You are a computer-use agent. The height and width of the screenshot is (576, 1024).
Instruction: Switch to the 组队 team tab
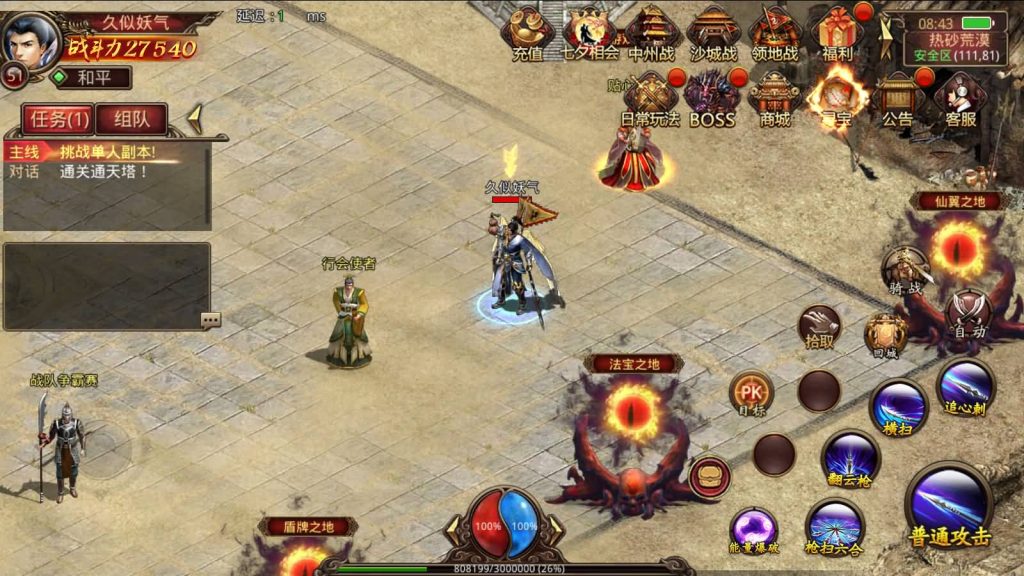(x=131, y=119)
